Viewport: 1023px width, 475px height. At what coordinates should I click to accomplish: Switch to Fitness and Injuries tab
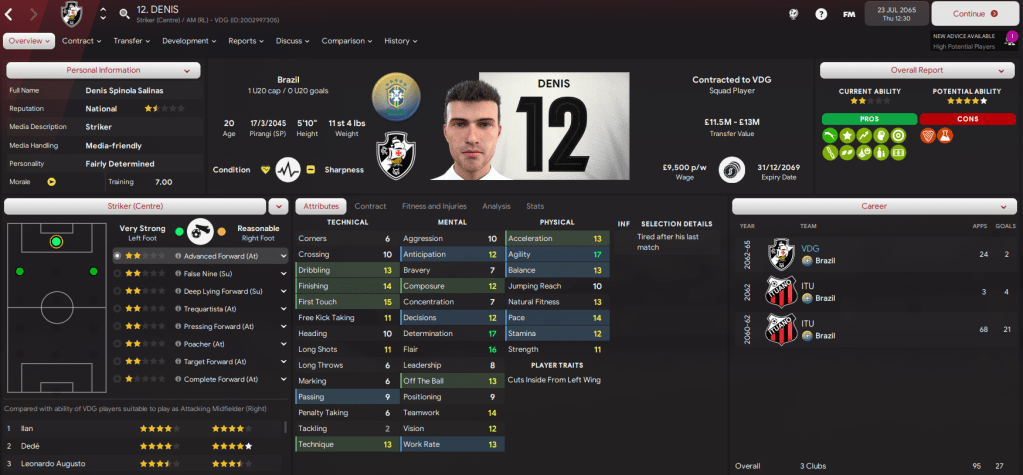[x=434, y=206]
